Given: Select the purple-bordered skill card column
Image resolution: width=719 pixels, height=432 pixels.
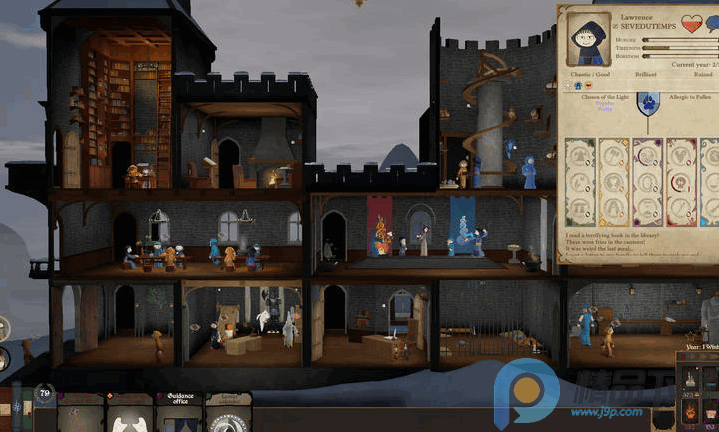Looking at the screenshot, I should (x=647, y=180).
